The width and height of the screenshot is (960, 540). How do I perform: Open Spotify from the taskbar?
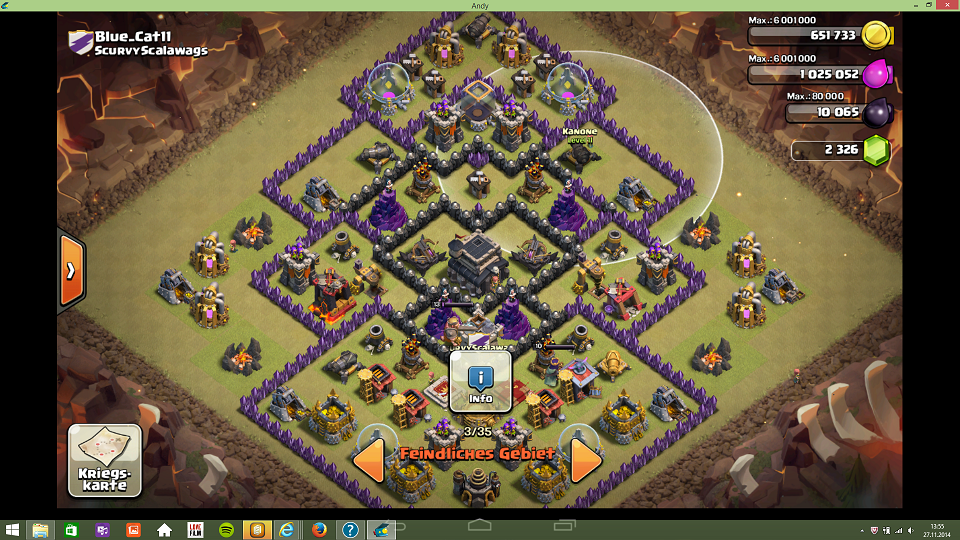(226, 530)
